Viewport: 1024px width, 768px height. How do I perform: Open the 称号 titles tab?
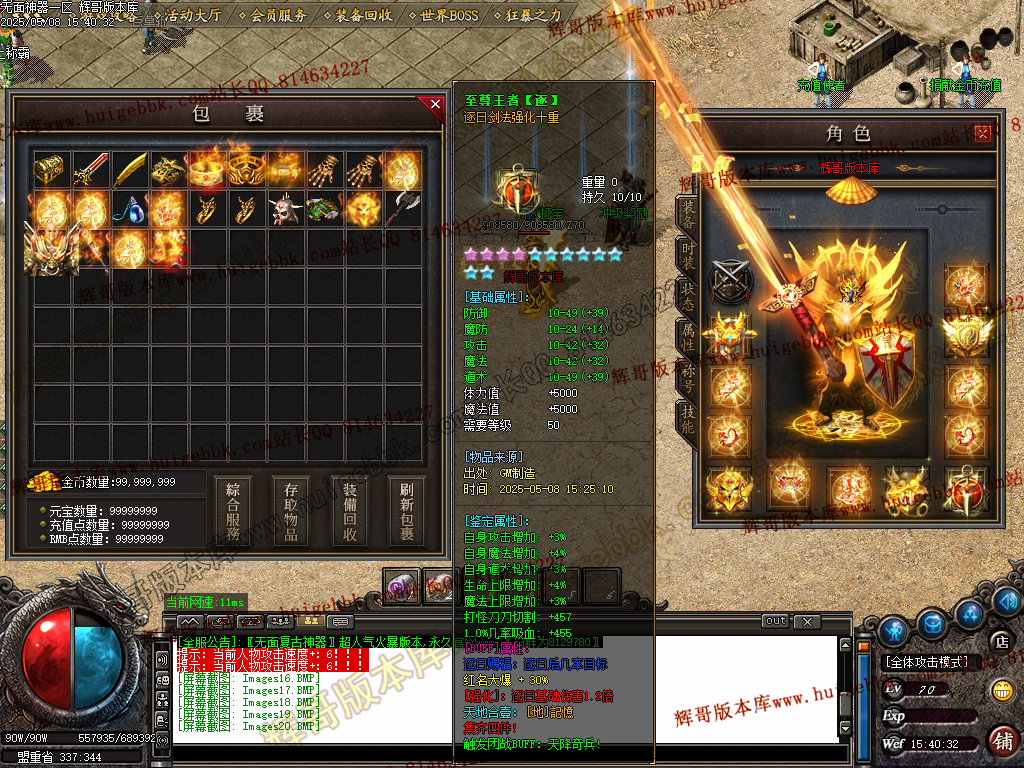tap(688, 377)
